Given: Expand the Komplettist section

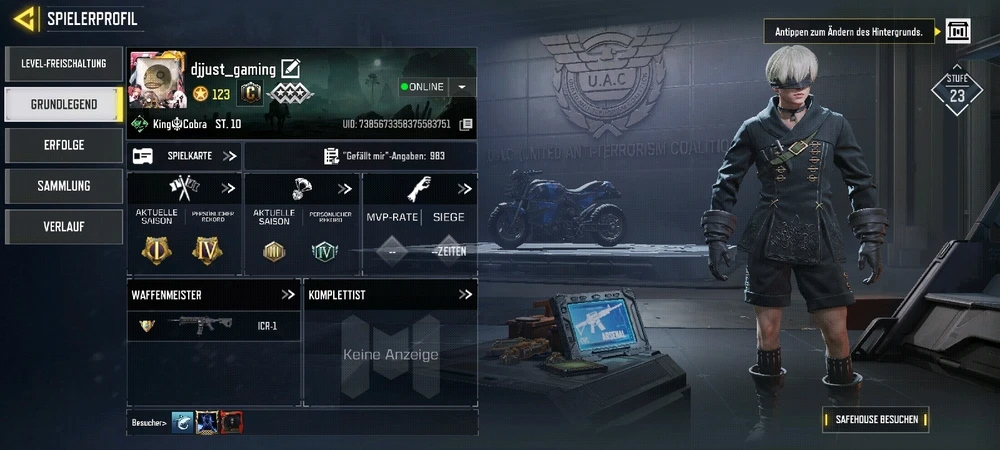Looking at the screenshot, I should pos(465,295).
